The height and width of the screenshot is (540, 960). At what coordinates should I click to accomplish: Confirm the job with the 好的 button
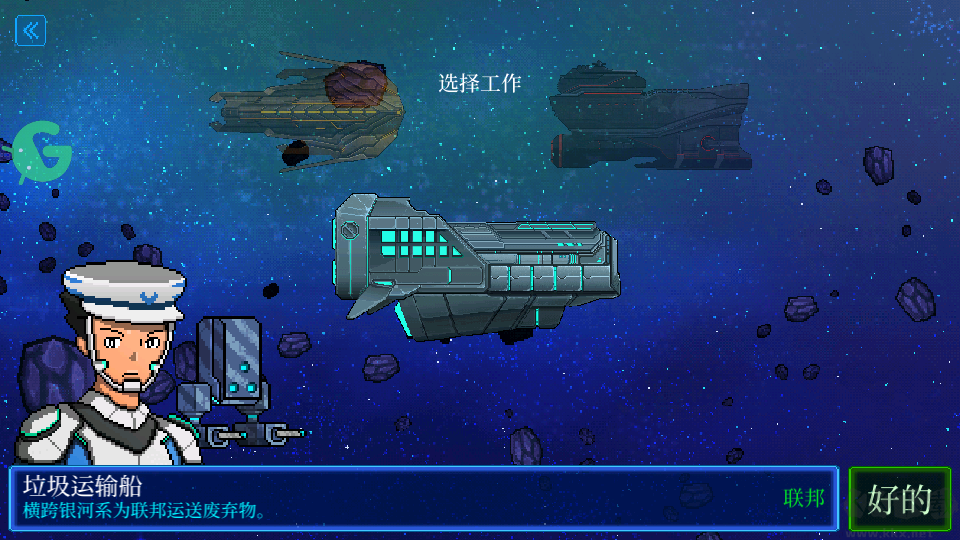point(900,498)
